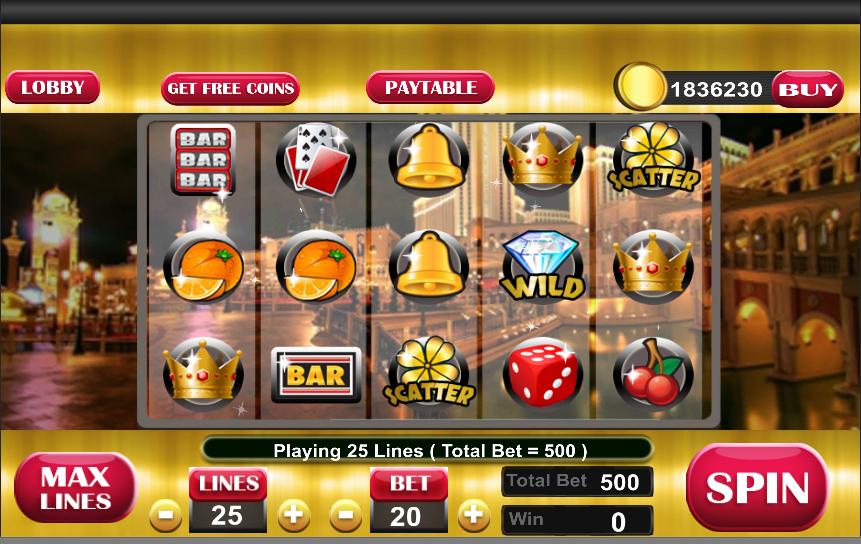The width and height of the screenshot is (861, 544).
Task: Lower the bet amount
Action: click(x=346, y=516)
